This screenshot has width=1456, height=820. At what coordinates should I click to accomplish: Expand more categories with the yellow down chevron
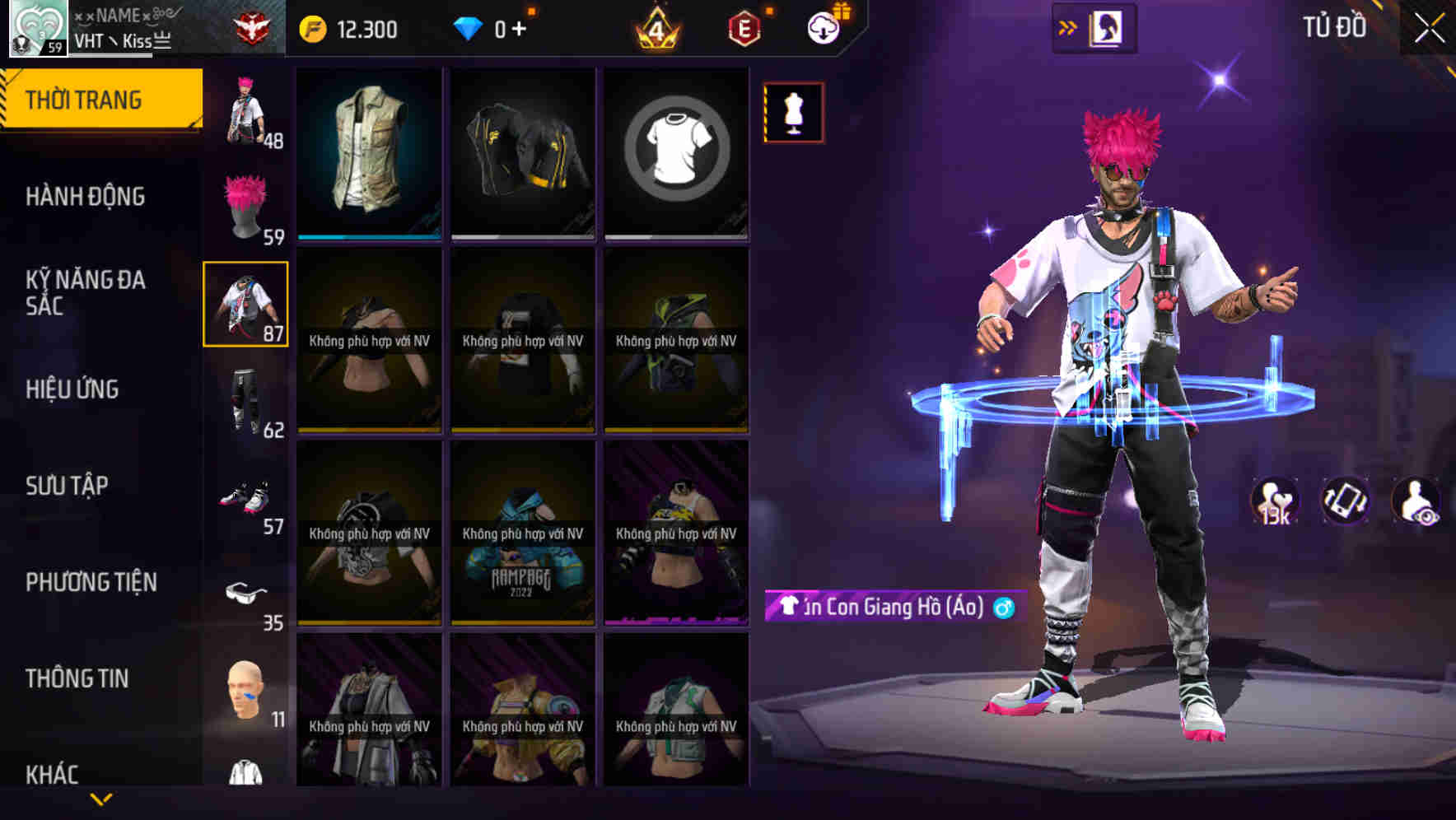[x=101, y=797]
